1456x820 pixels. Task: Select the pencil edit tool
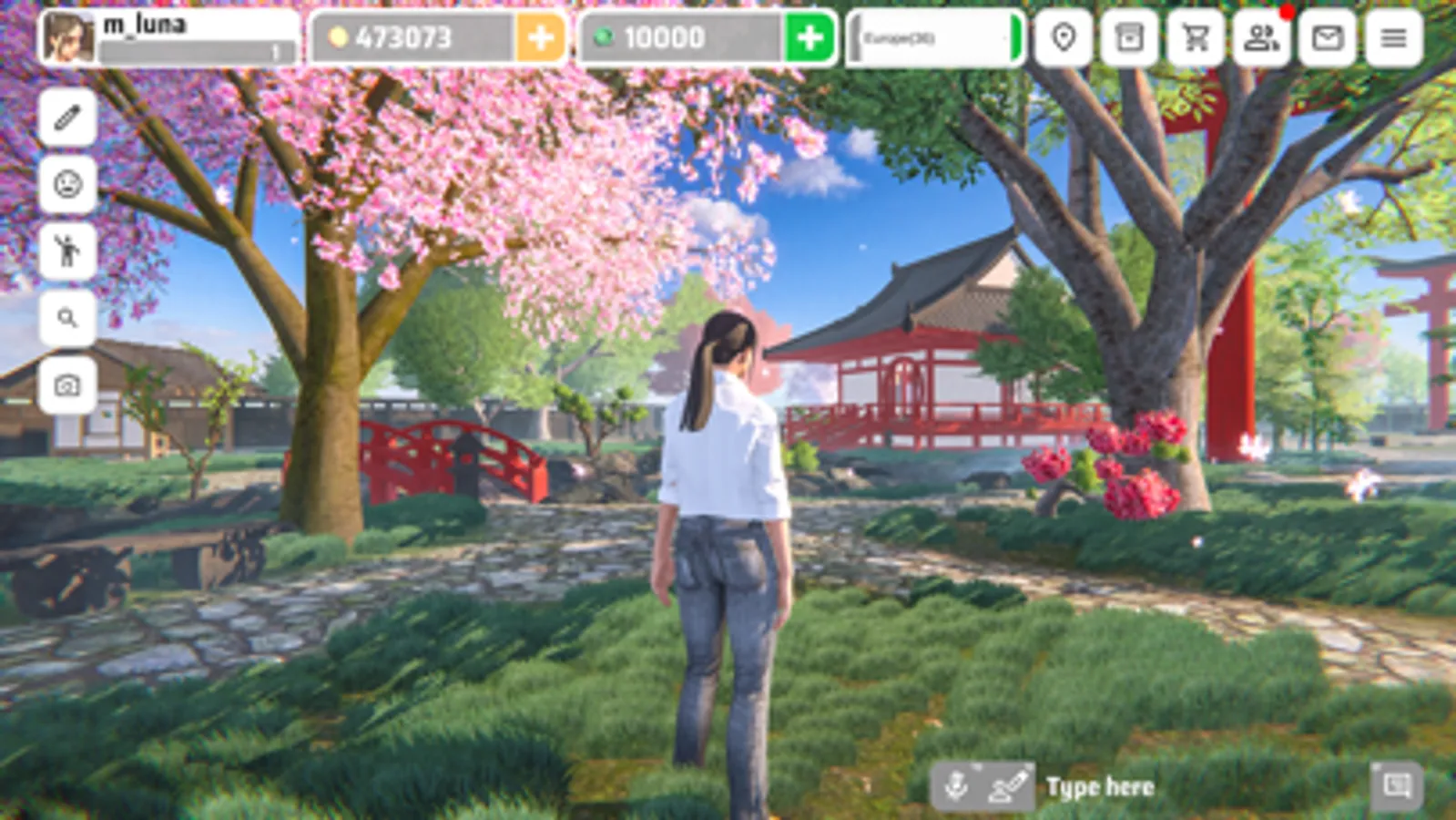(x=68, y=118)
